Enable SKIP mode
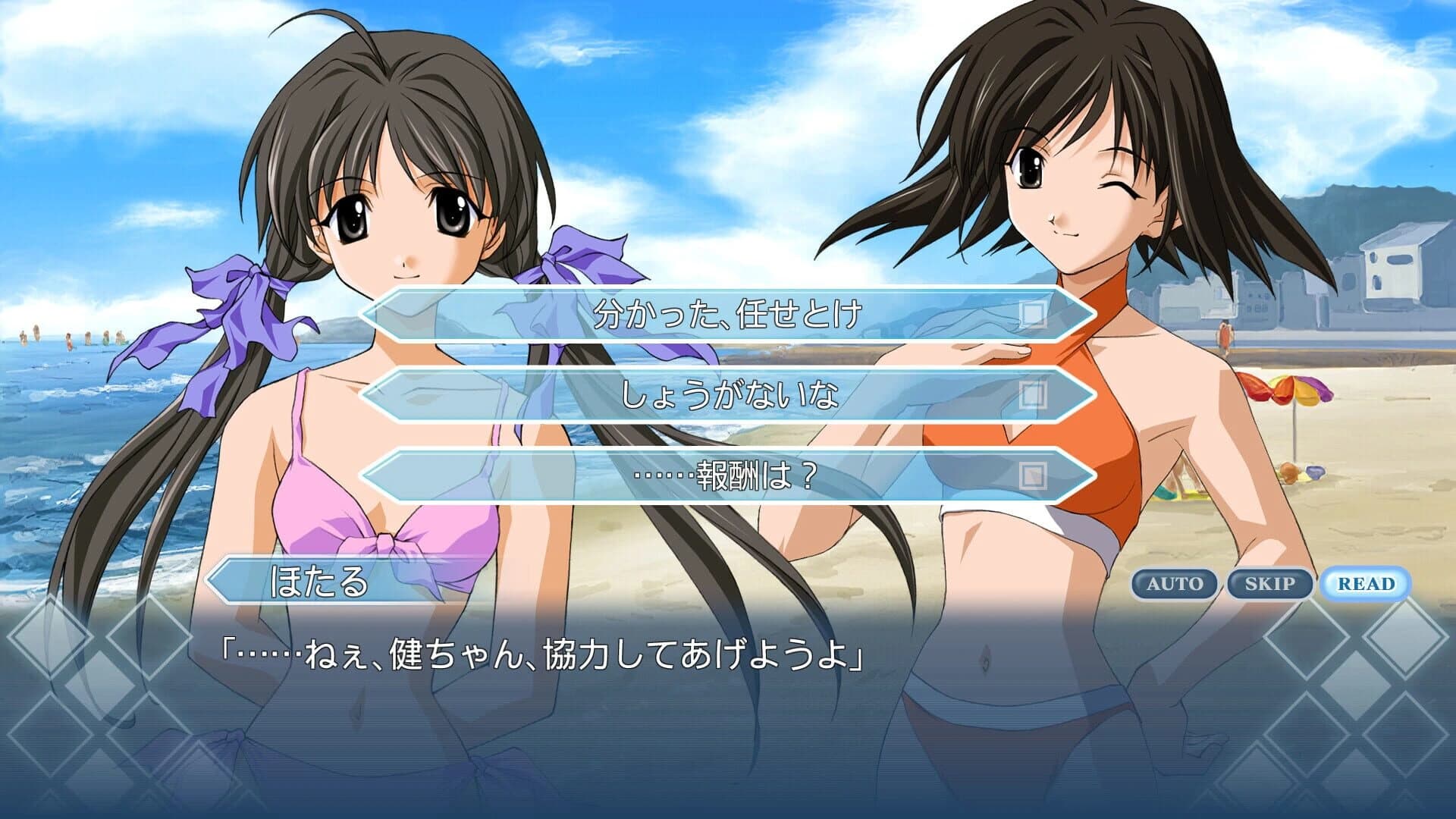The width and height of the screenshot is (1456, 819). [1271, 583]
